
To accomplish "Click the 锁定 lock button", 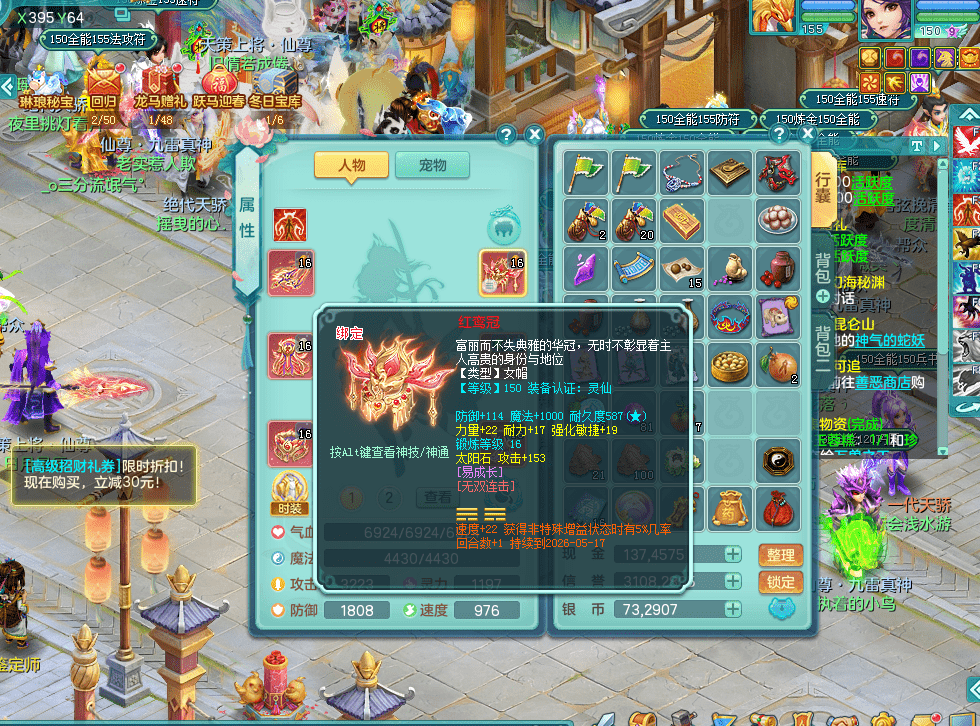I will point(780,582).
